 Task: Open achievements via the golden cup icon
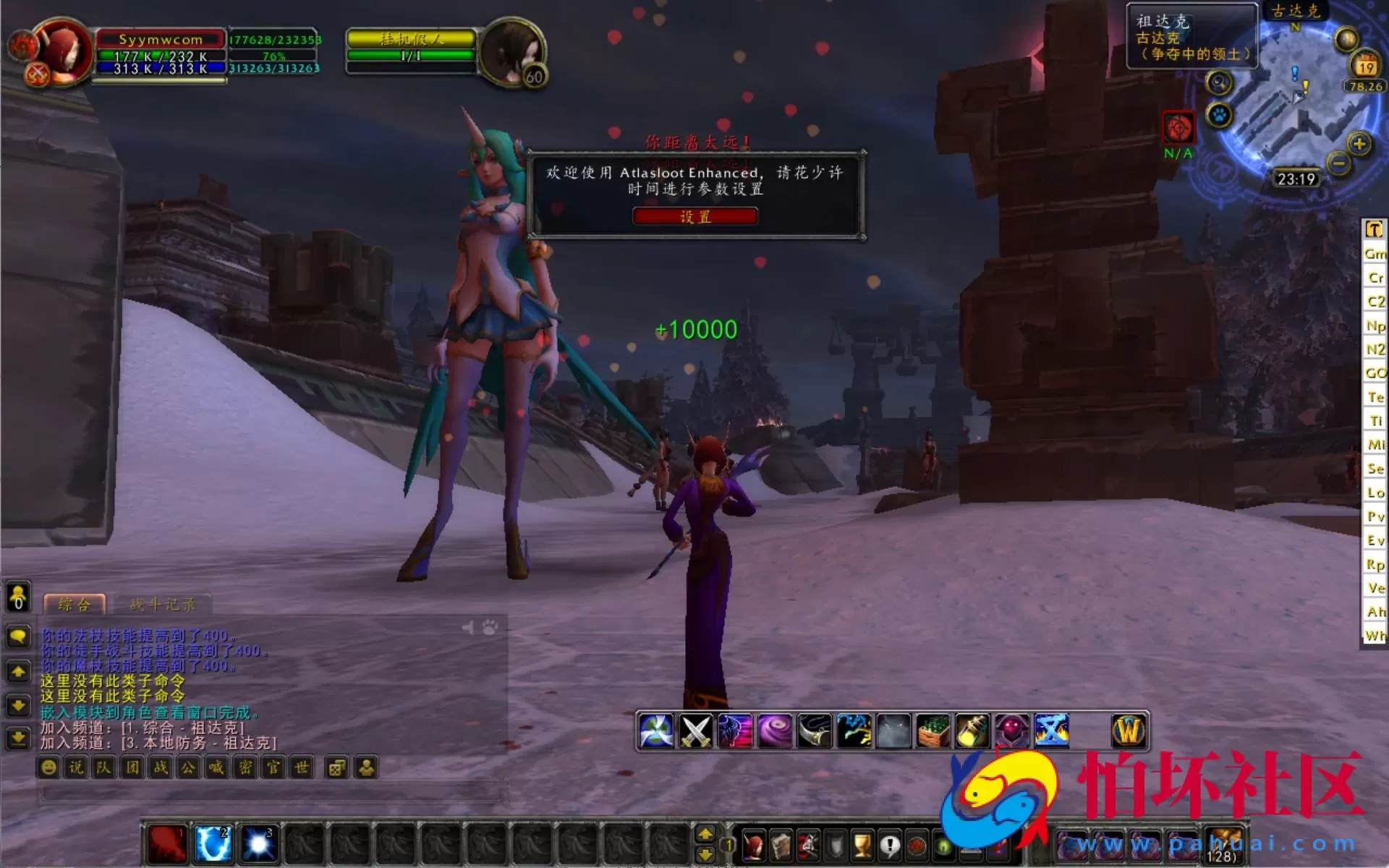(x=862, y=846)
